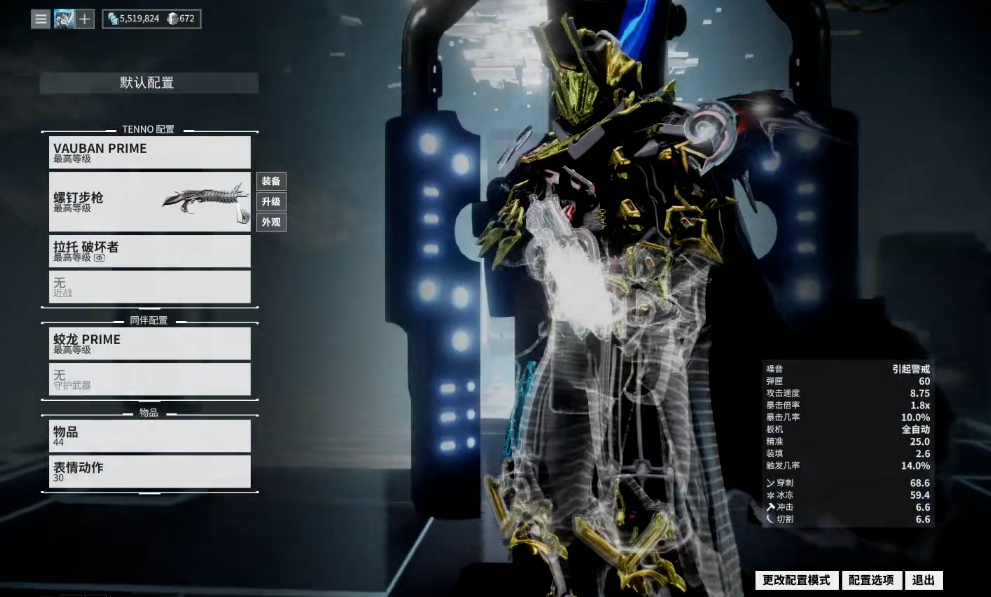This screenshot has height=597, width=991.
Task: Open 配置选项 loadout options
Action: click(x=870, y=580)
